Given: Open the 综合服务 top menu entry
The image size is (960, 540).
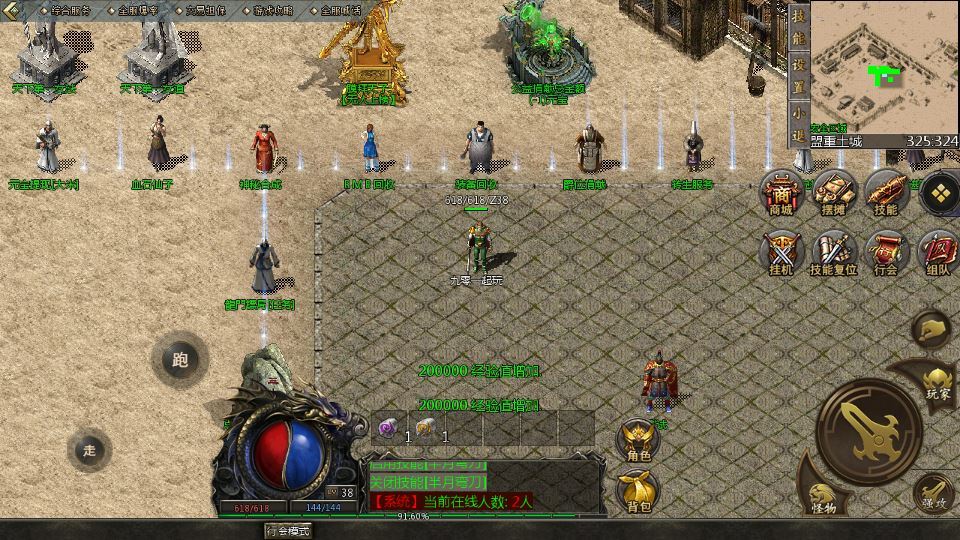Looking at the screenshot, I should (69, 9).
